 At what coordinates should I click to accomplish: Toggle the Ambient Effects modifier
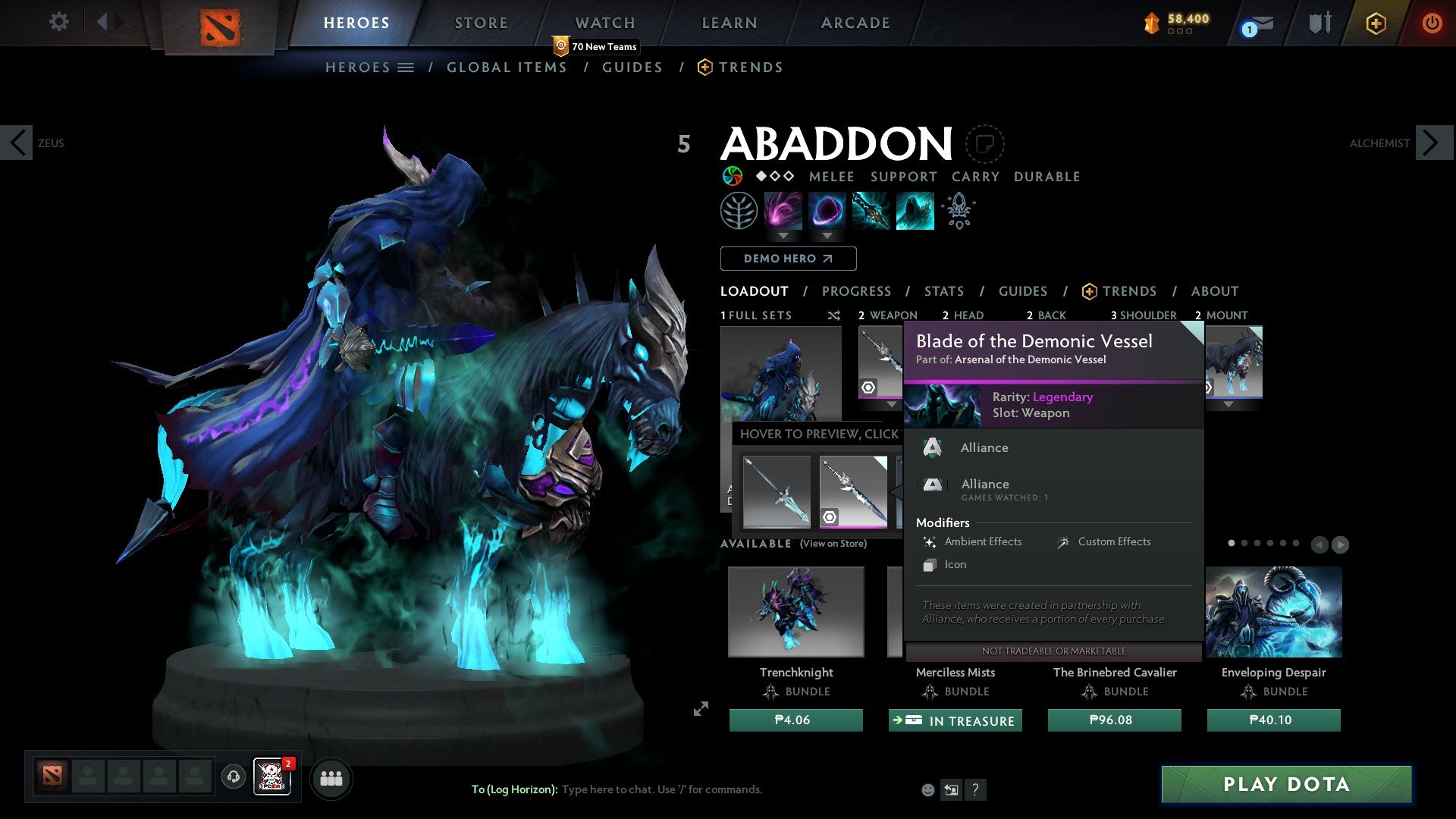[983, 541]
